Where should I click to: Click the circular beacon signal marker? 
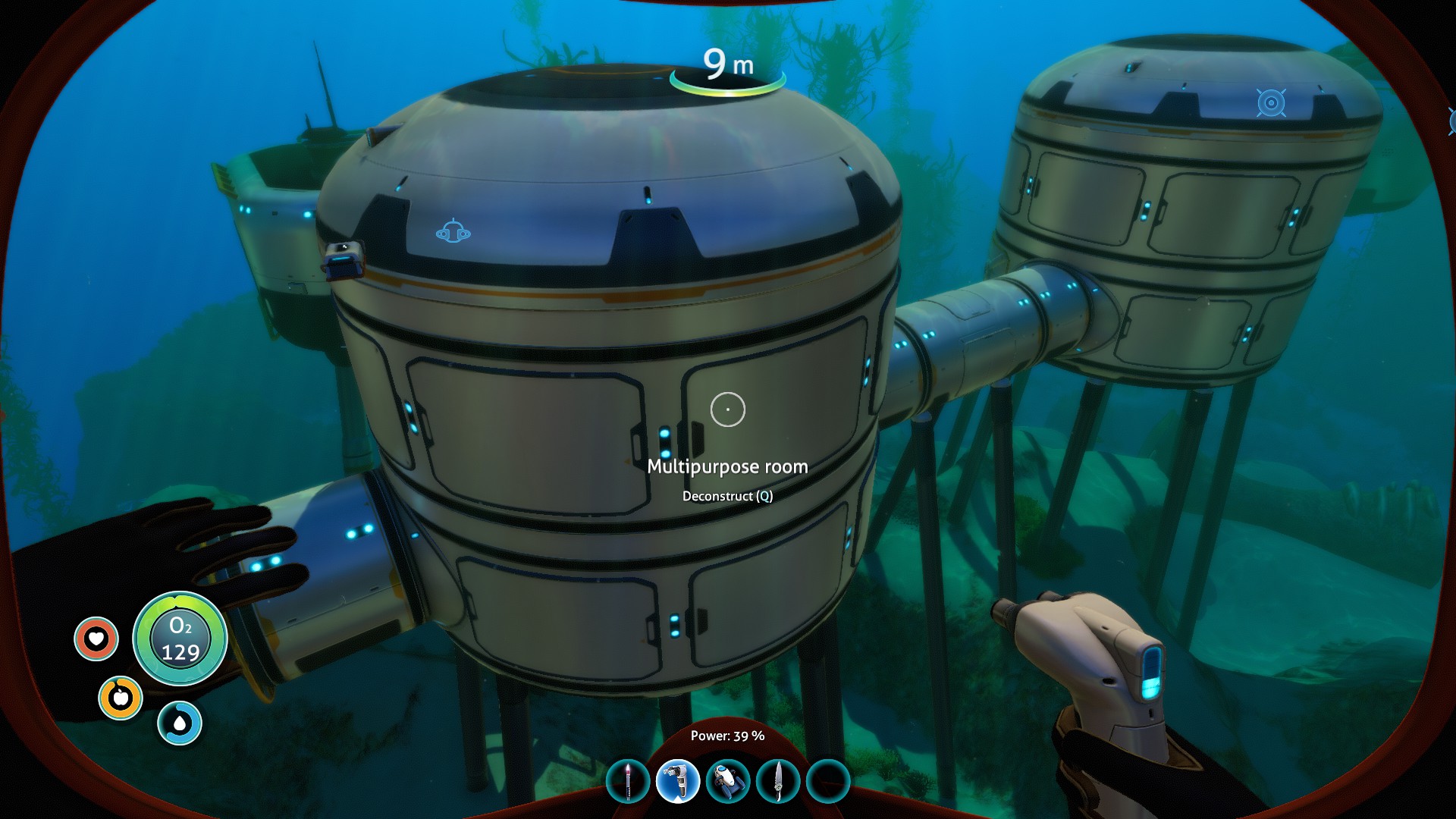pos(1271,103)
